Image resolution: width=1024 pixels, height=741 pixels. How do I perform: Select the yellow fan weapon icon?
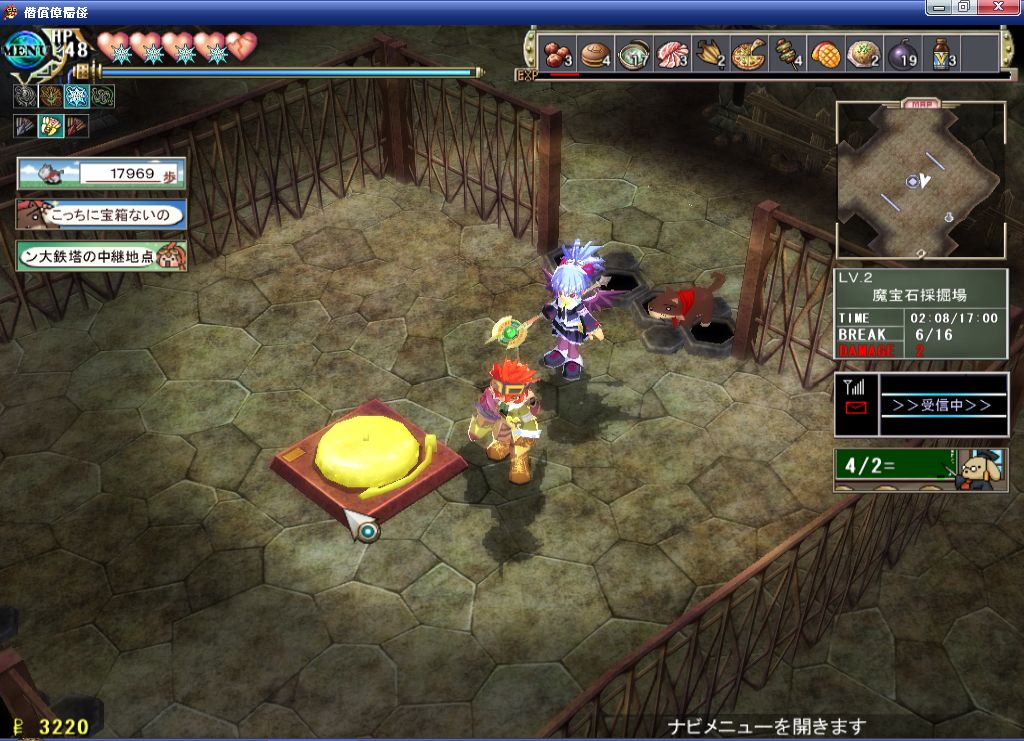[x=50, y=126]
